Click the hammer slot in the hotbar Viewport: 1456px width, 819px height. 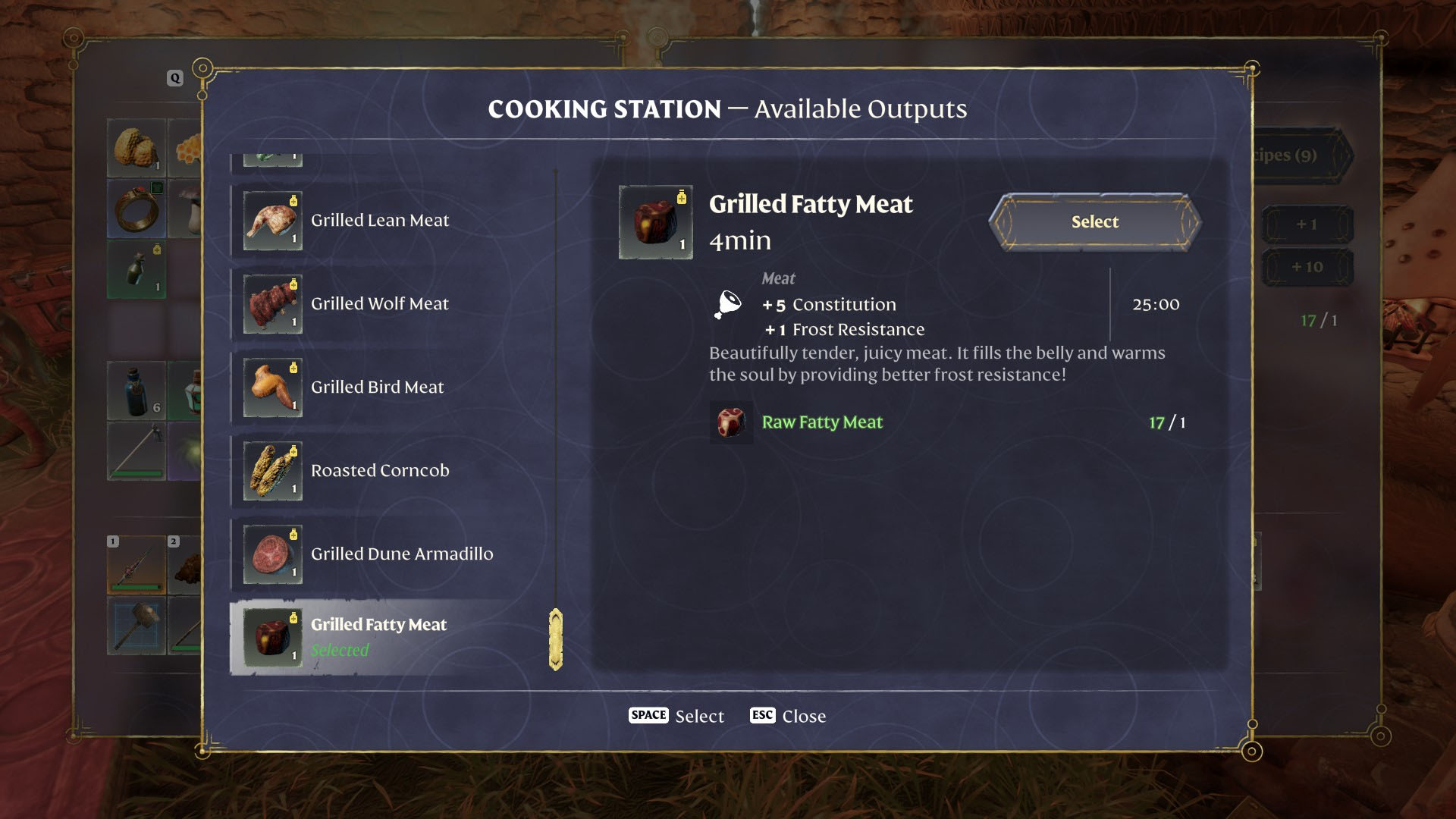(137, 626)
